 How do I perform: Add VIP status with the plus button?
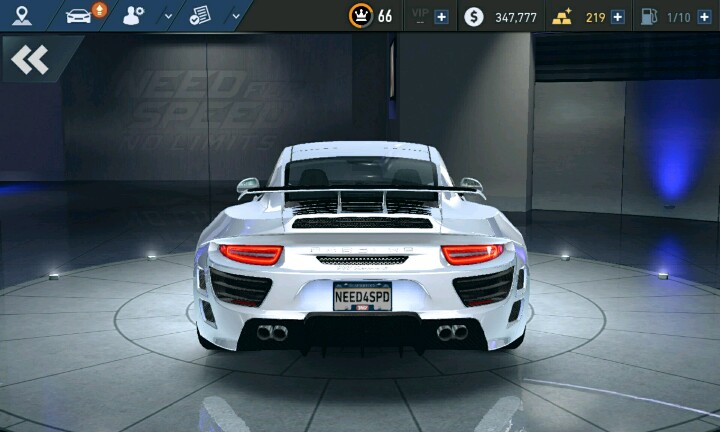[441, 17]
